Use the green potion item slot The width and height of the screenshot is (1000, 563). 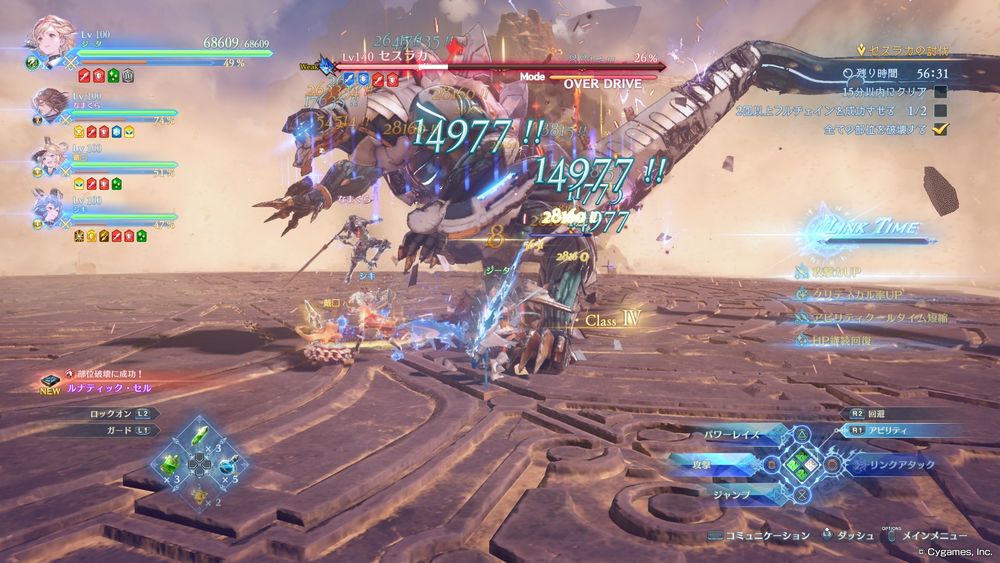171,464
